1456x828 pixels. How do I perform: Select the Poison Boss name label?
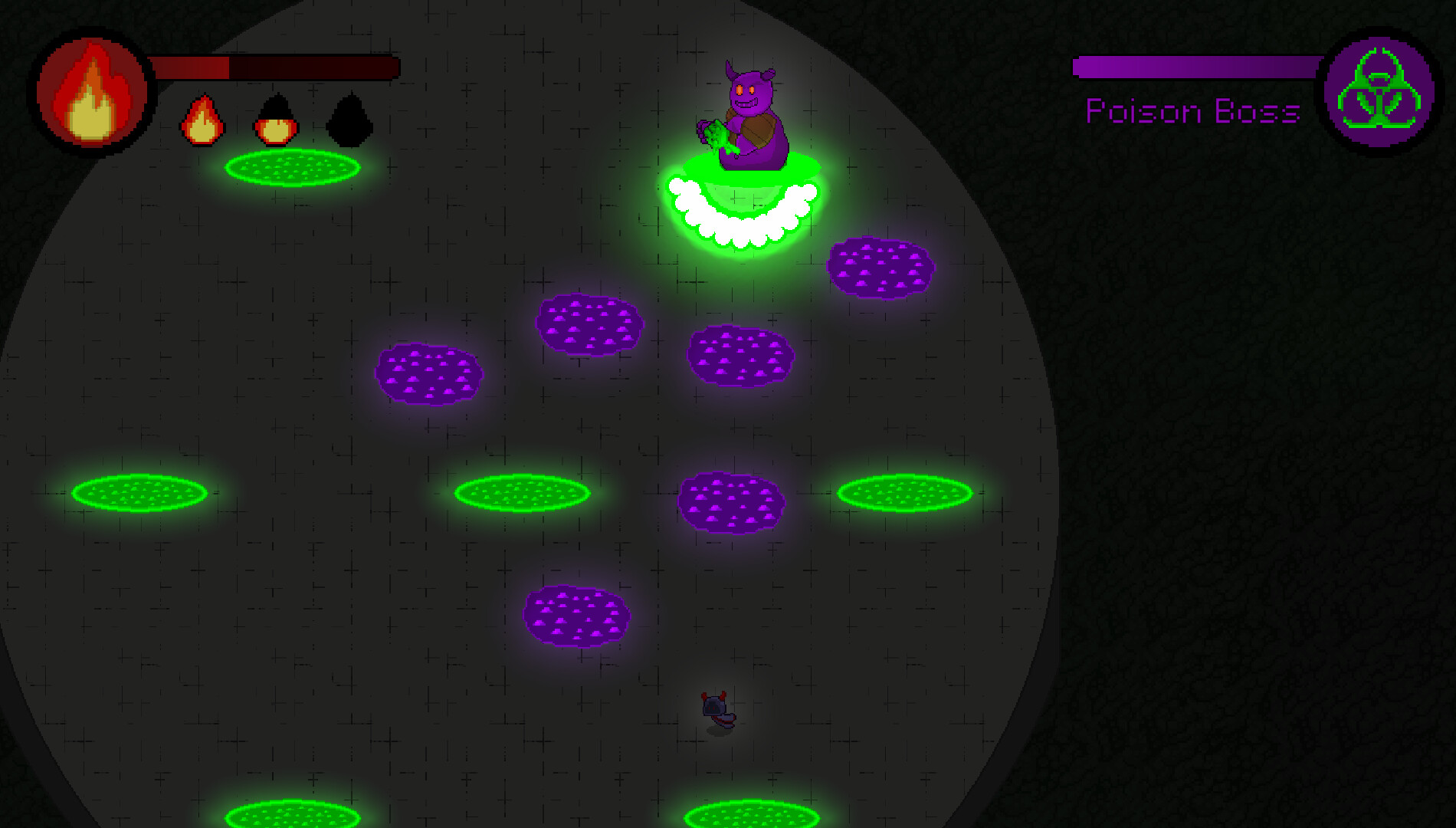pos(1192,111)
